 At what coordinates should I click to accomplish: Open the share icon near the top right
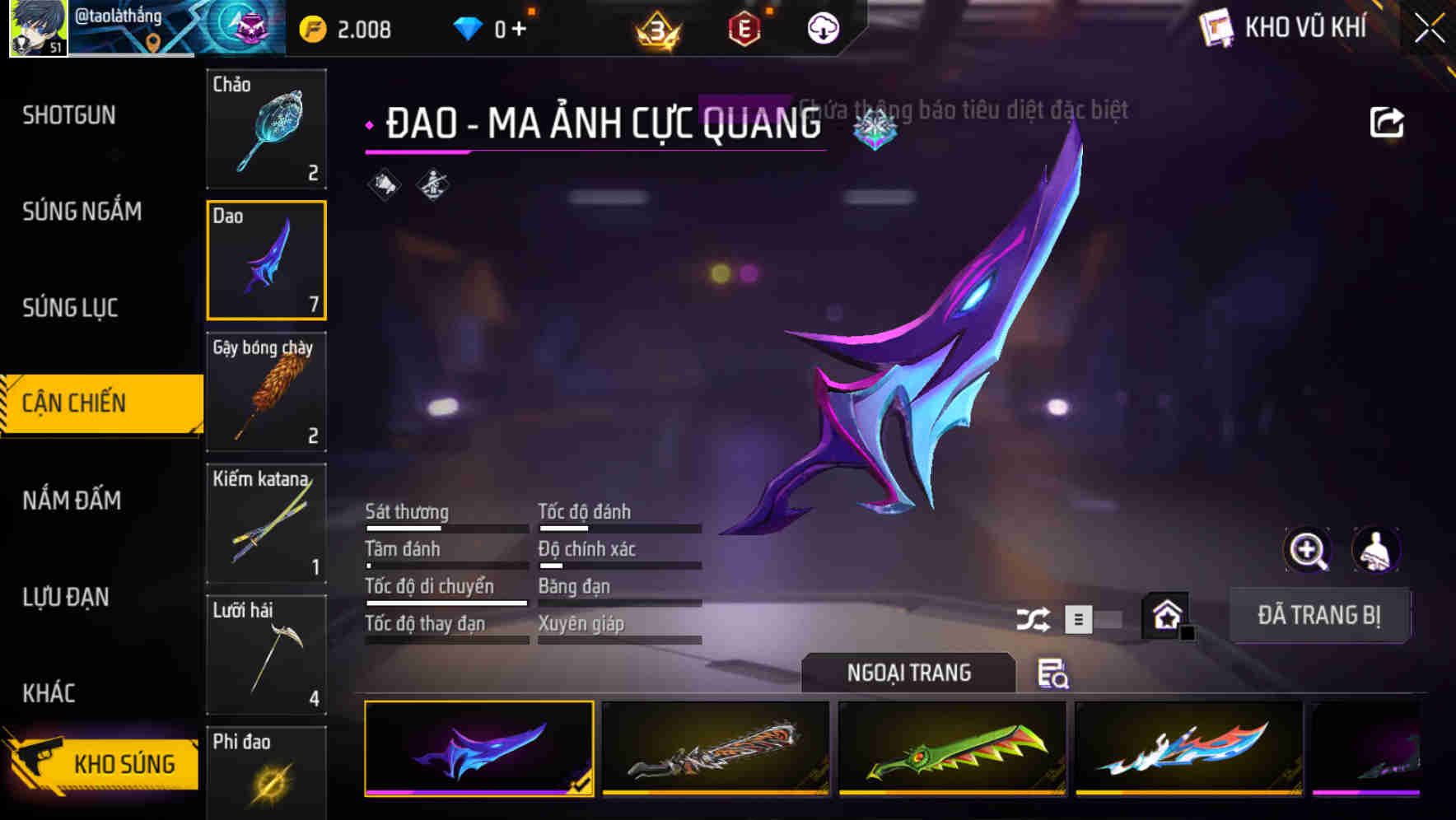[1387, 121]
